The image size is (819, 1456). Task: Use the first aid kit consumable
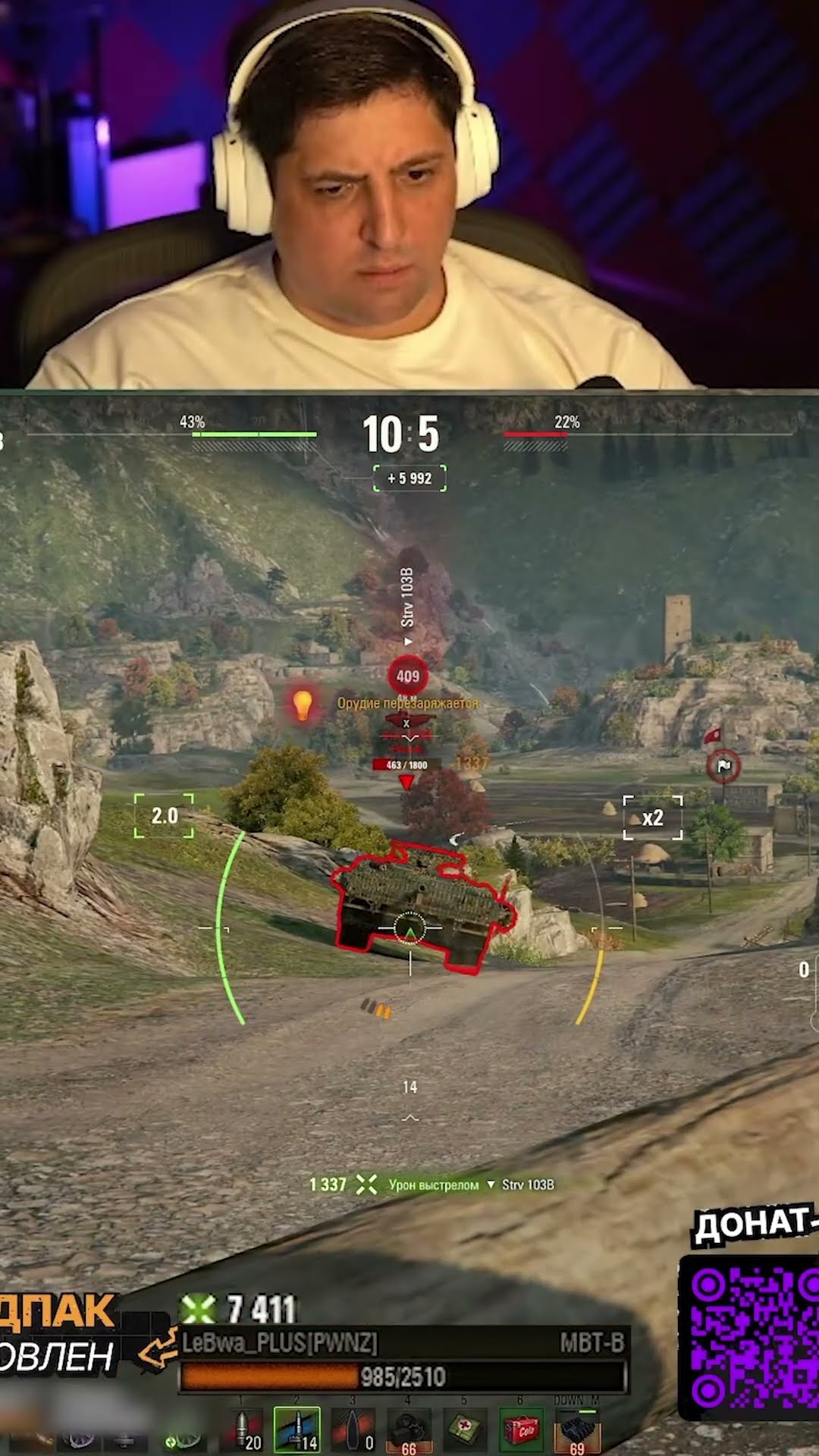pyautogui.click(x=464, y=1429)
